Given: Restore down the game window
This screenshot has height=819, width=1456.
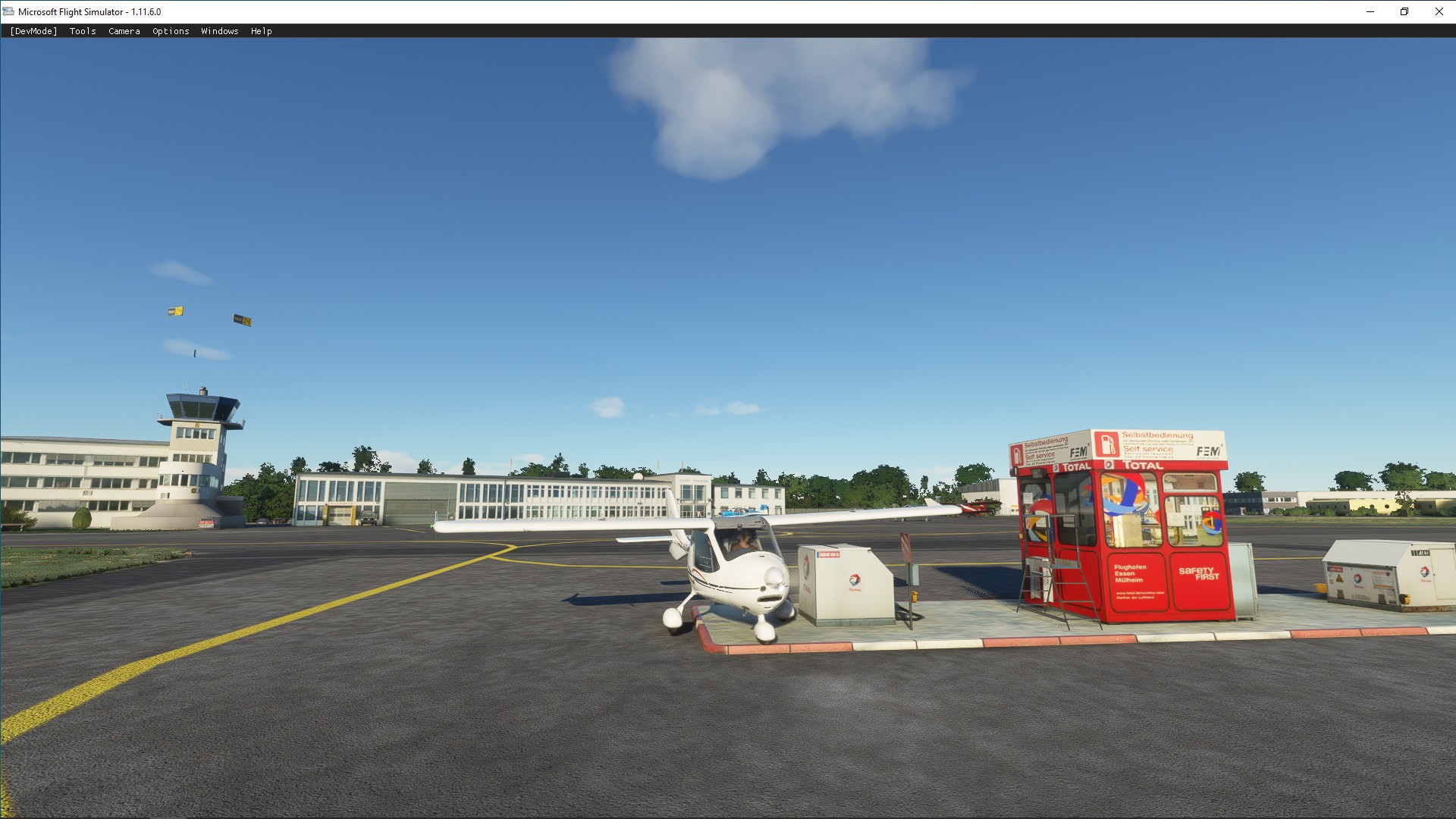Looking at the screenshot, I should [x=1404, y=11].
